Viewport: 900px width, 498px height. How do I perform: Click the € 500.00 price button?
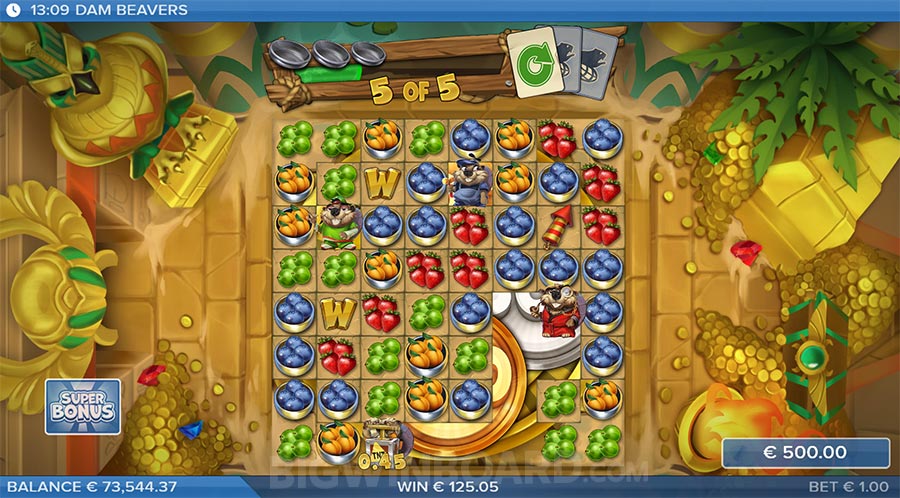point(805,453)
